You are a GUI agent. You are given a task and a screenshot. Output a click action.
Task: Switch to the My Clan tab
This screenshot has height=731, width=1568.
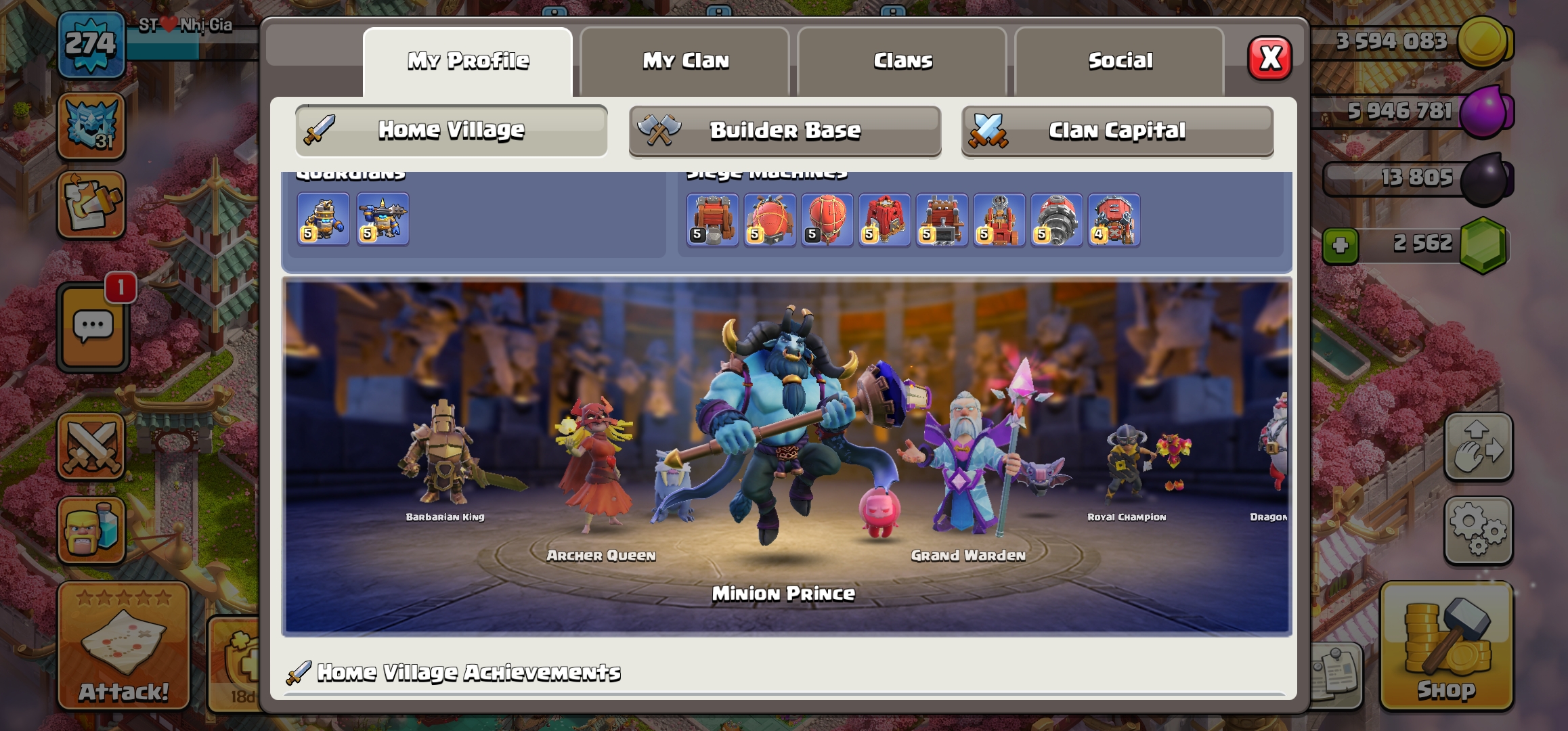point(685,61)
